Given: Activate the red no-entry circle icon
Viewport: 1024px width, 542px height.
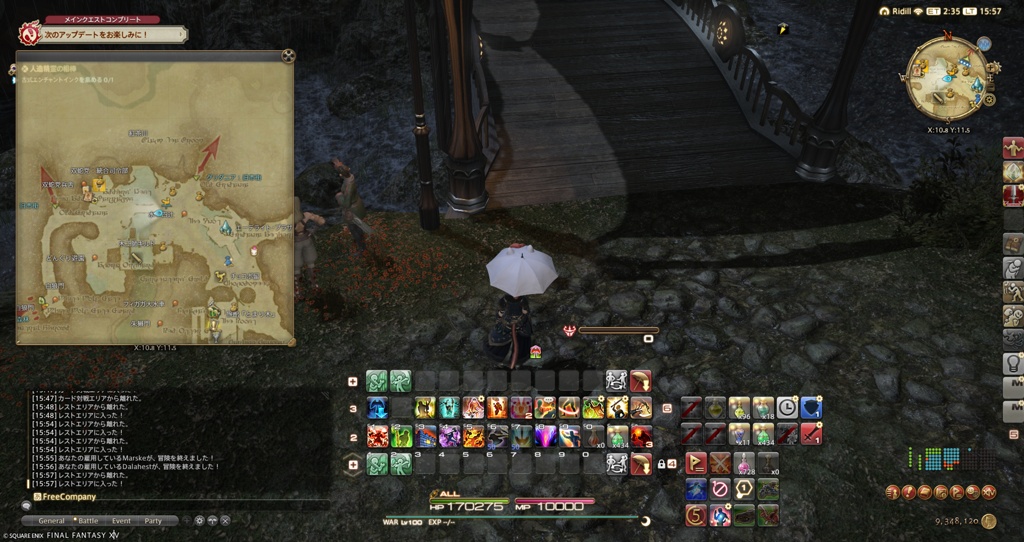Looking at the screenshot, I should point(719,490).
